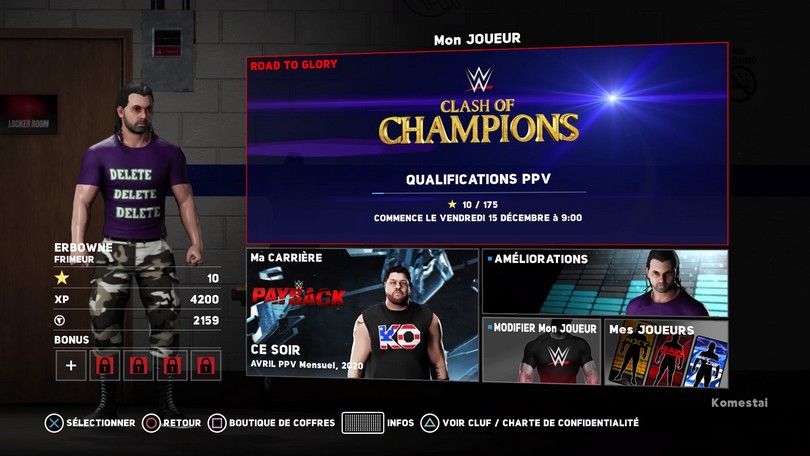Open the Road to Glory Clash of Champions tile
This screenshot has height=456, width=810.
(x=487, y=144)
